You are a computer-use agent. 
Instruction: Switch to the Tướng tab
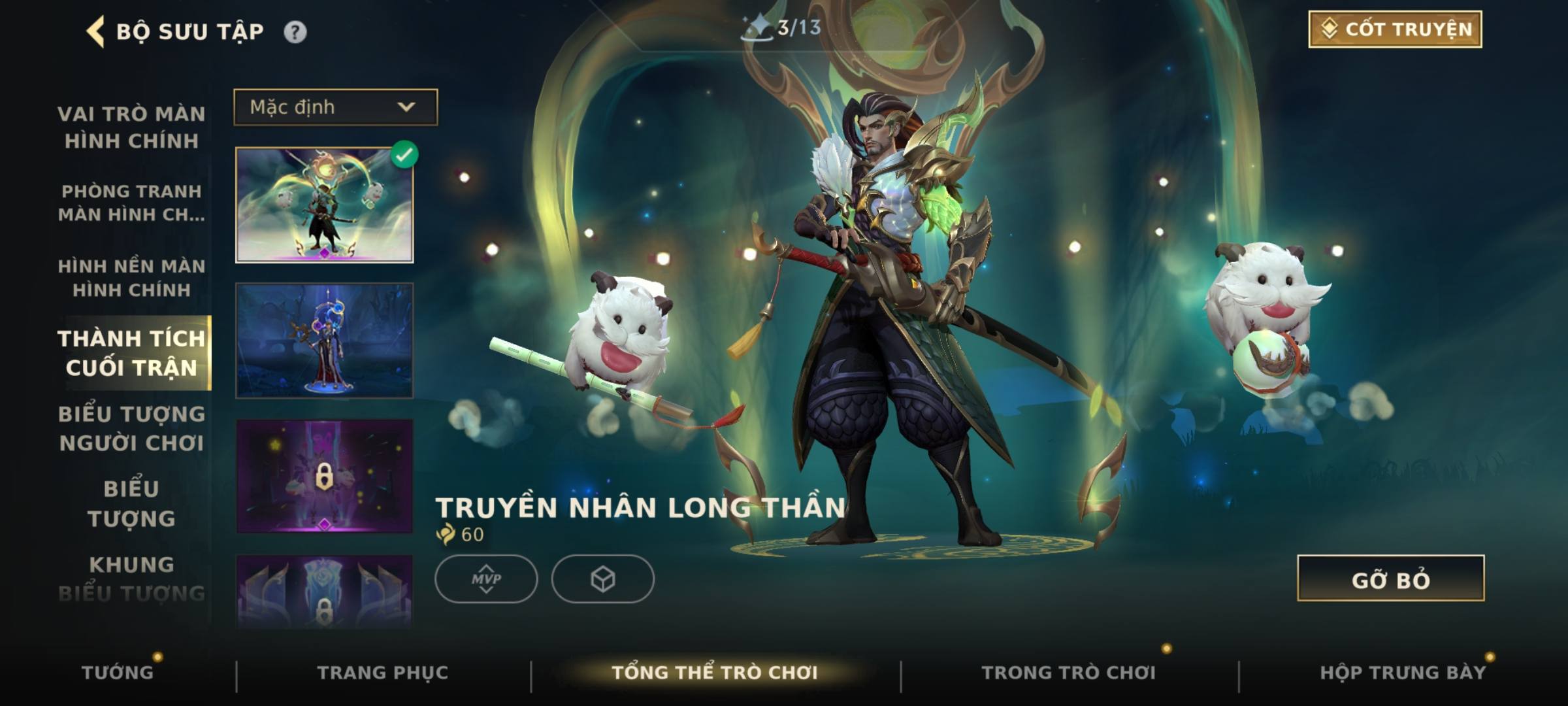click(118, 672)
